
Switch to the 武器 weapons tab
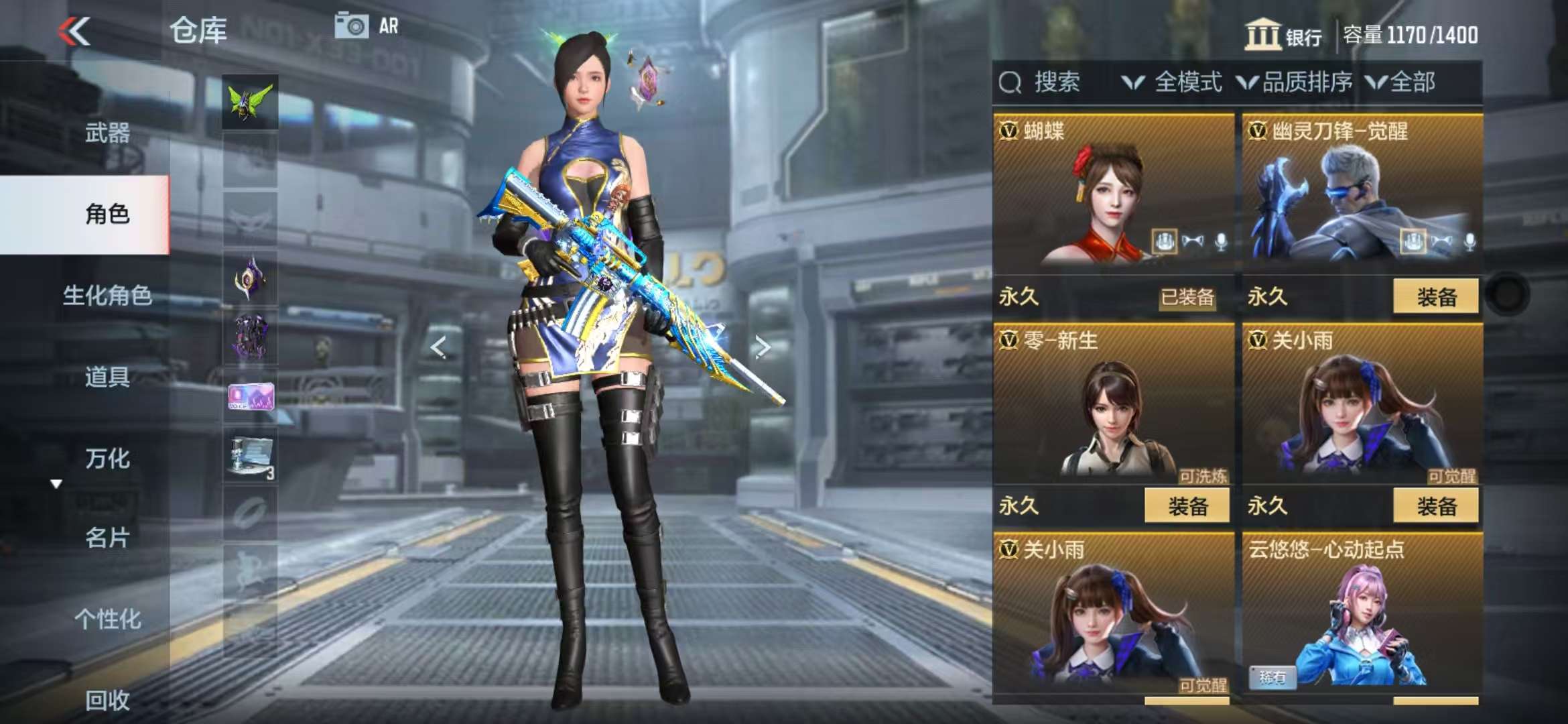tap(107, 133)
